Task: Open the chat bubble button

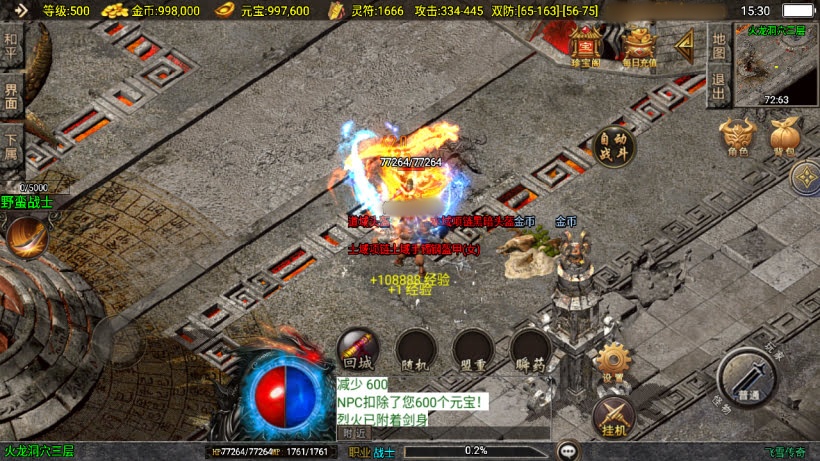Action: click(x=568, y=451)
